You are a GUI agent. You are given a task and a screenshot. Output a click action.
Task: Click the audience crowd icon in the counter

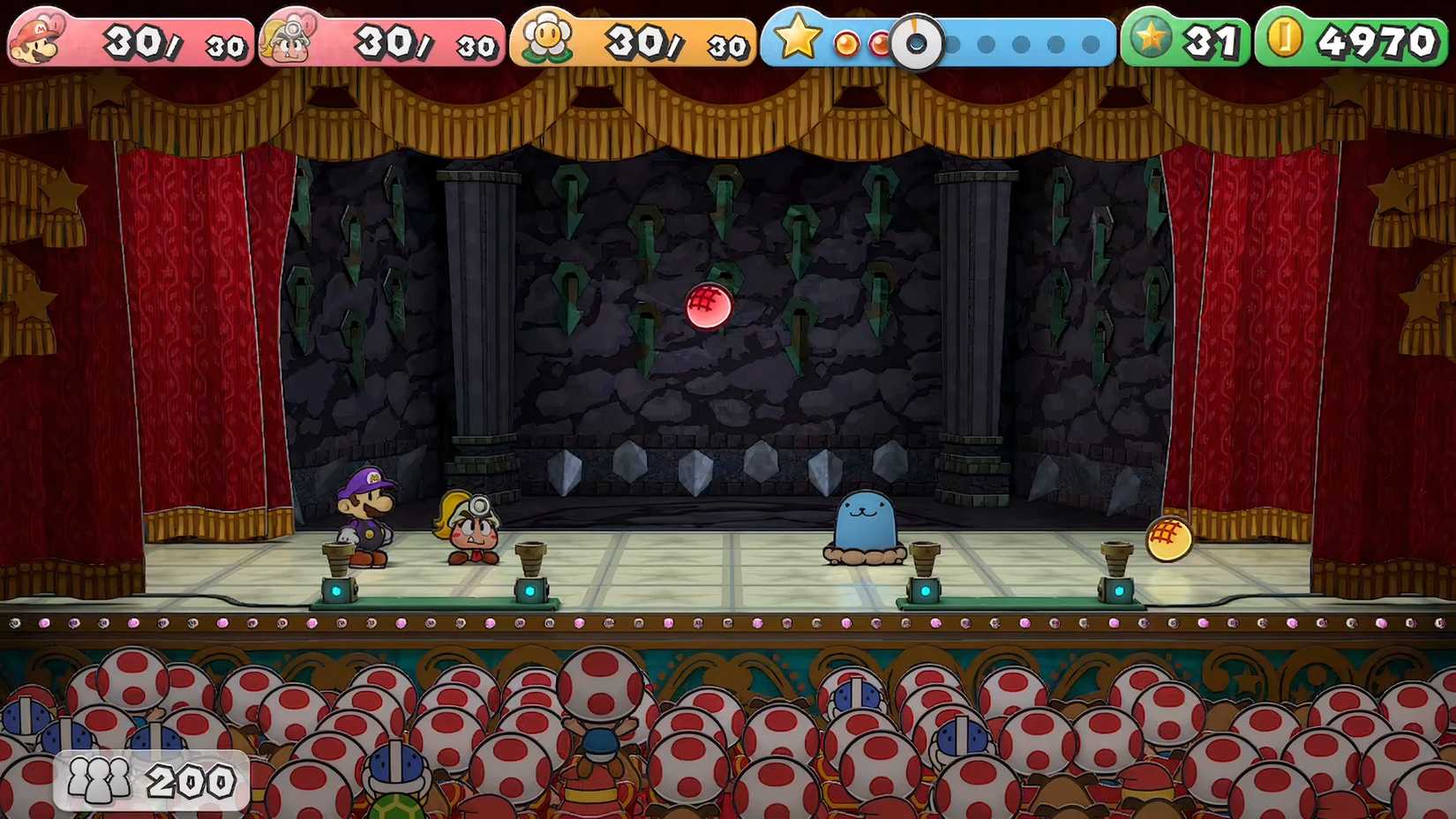tap(97, 780)
